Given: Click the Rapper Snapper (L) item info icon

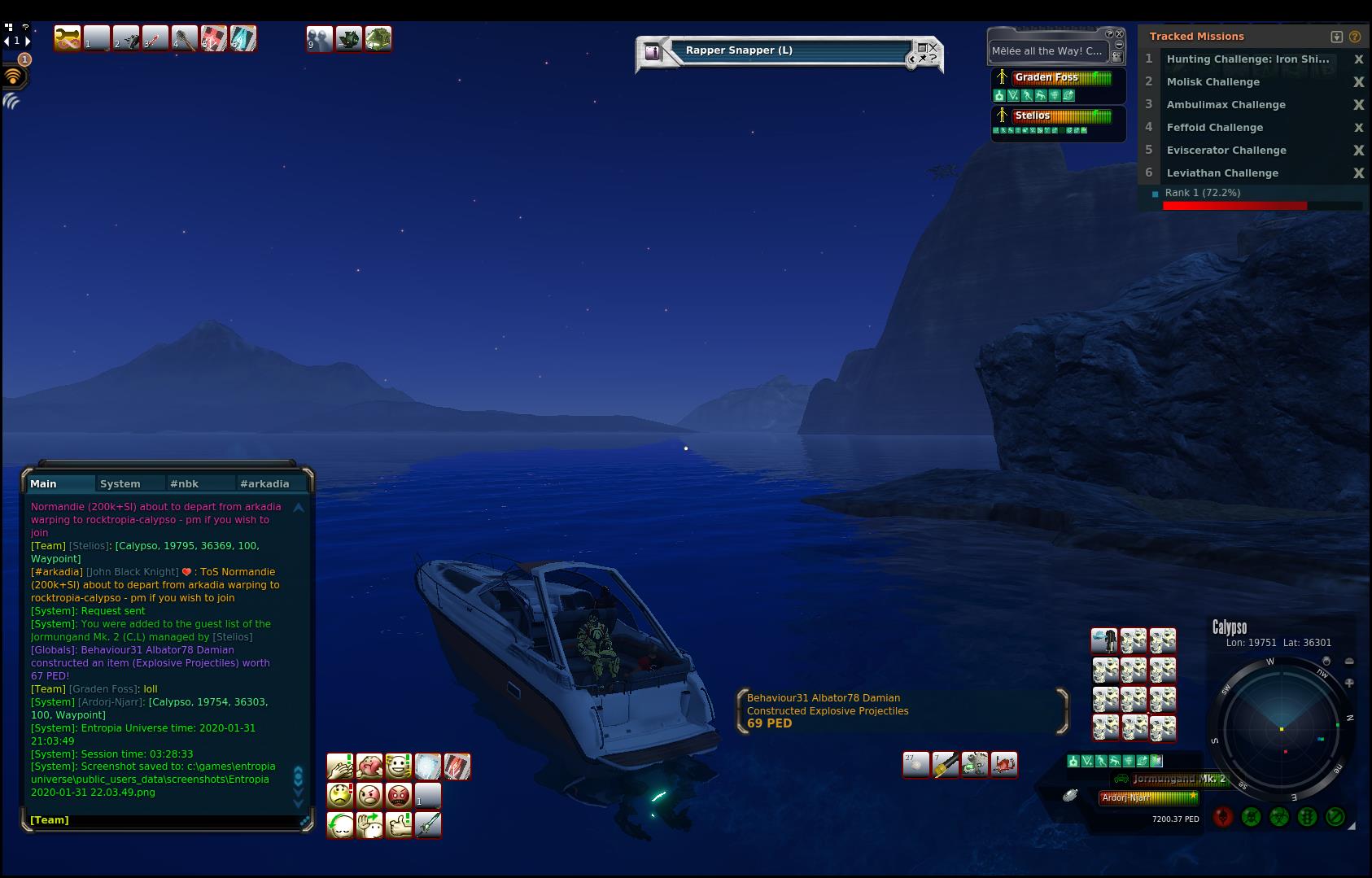Looking at the screenshot, I should point(653,52).
